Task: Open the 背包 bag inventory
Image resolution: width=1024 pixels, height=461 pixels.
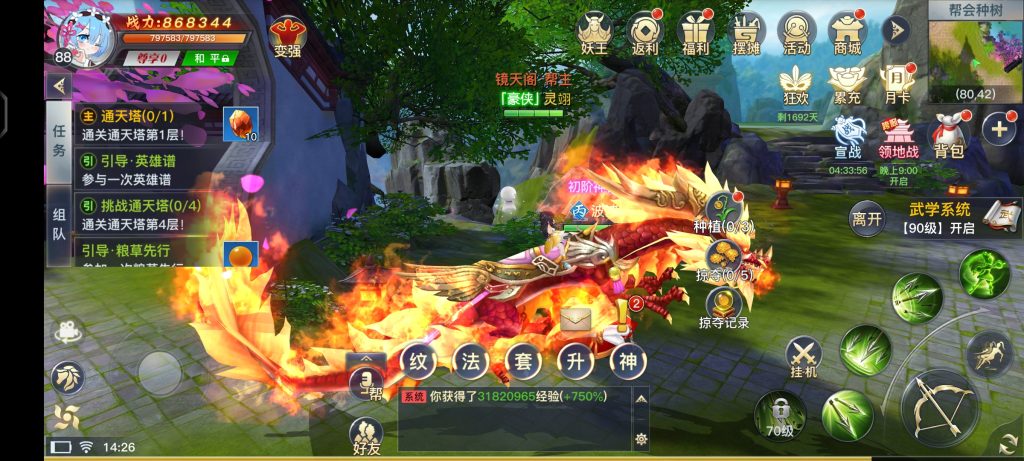Action: [948, 134]
